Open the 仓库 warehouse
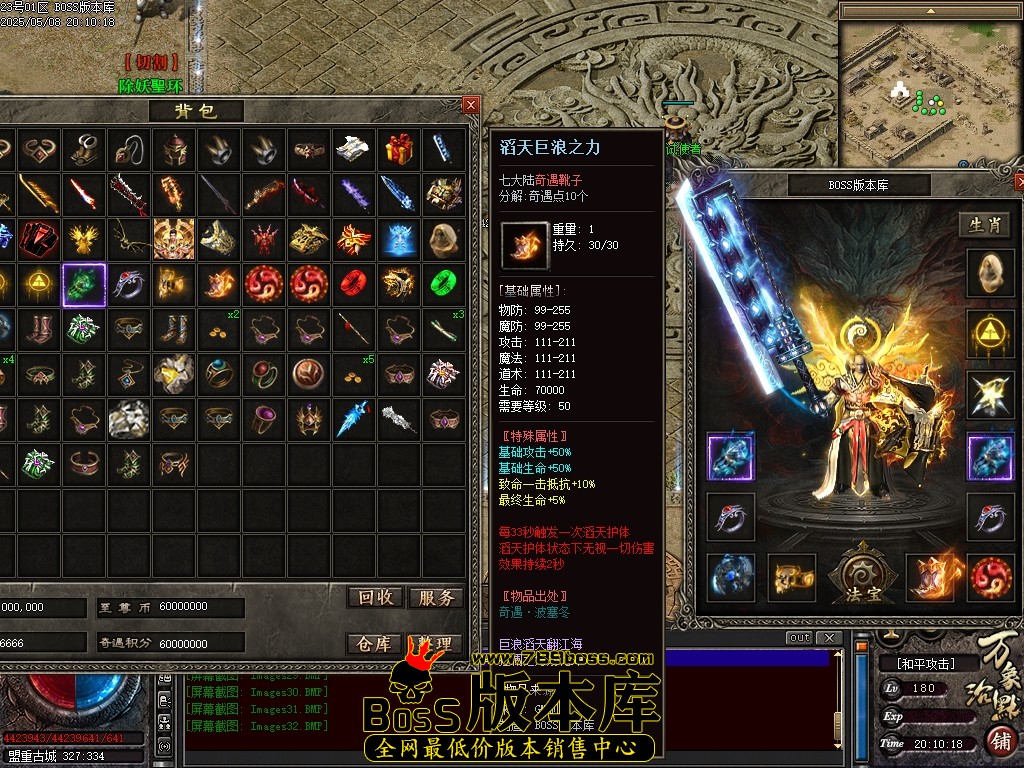 point(376,644)
